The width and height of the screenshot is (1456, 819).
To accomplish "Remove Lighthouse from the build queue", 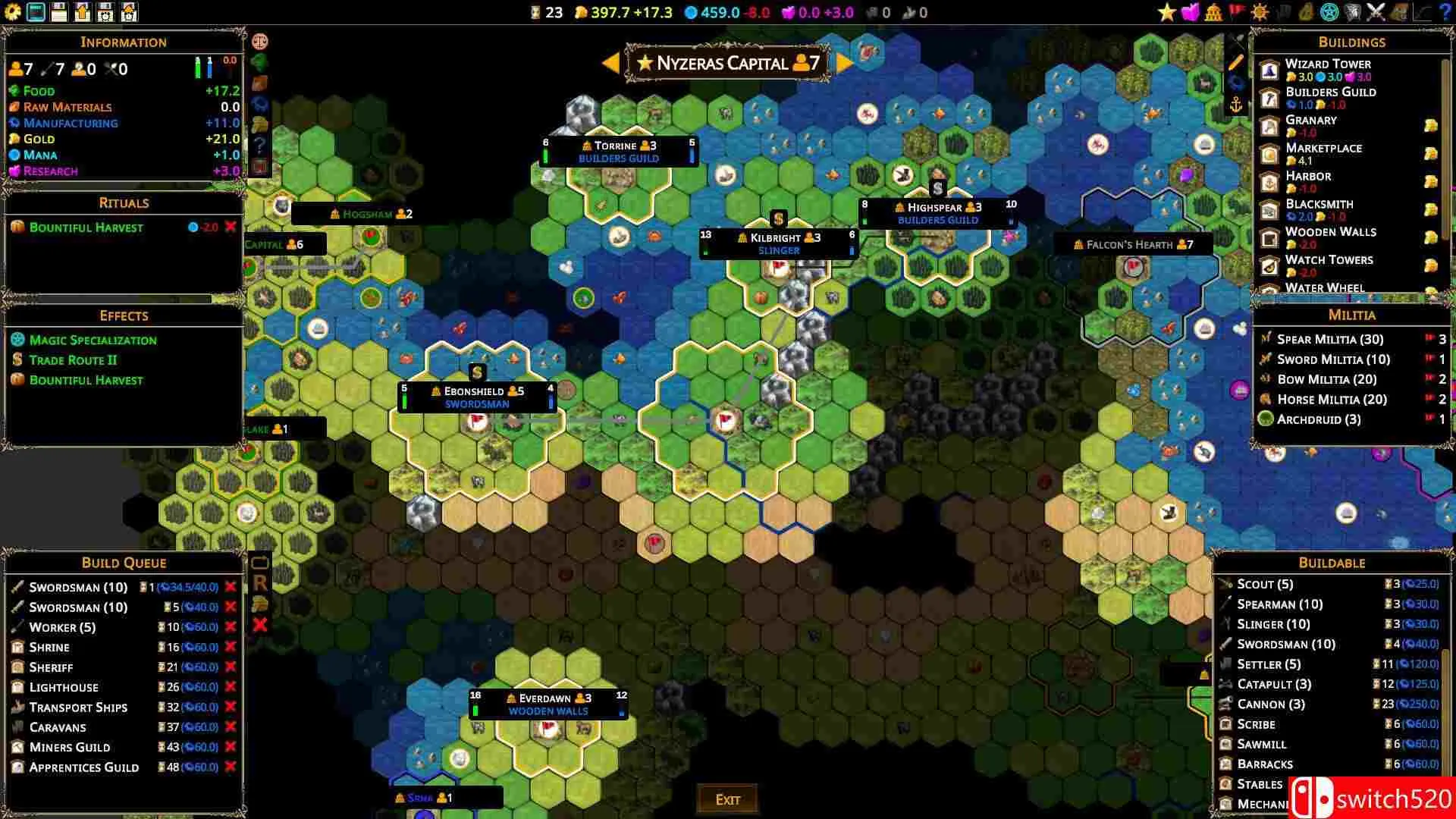I will pos(231,687).
